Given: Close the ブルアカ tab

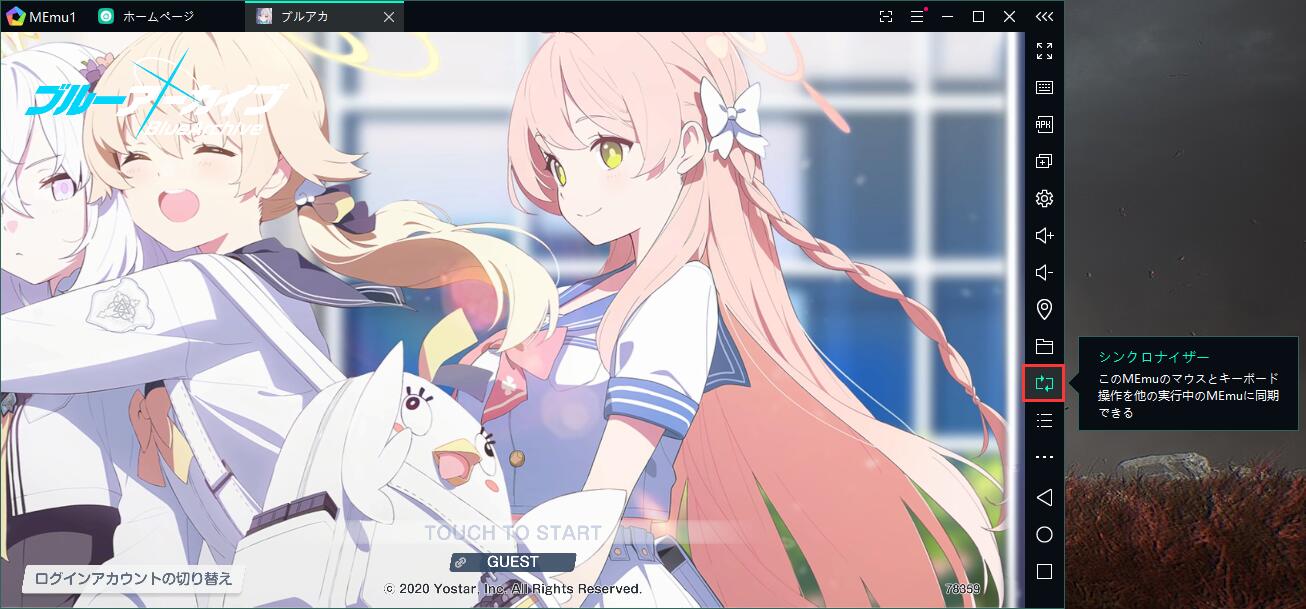Looking at the screenshot, I should pos(389,17).
